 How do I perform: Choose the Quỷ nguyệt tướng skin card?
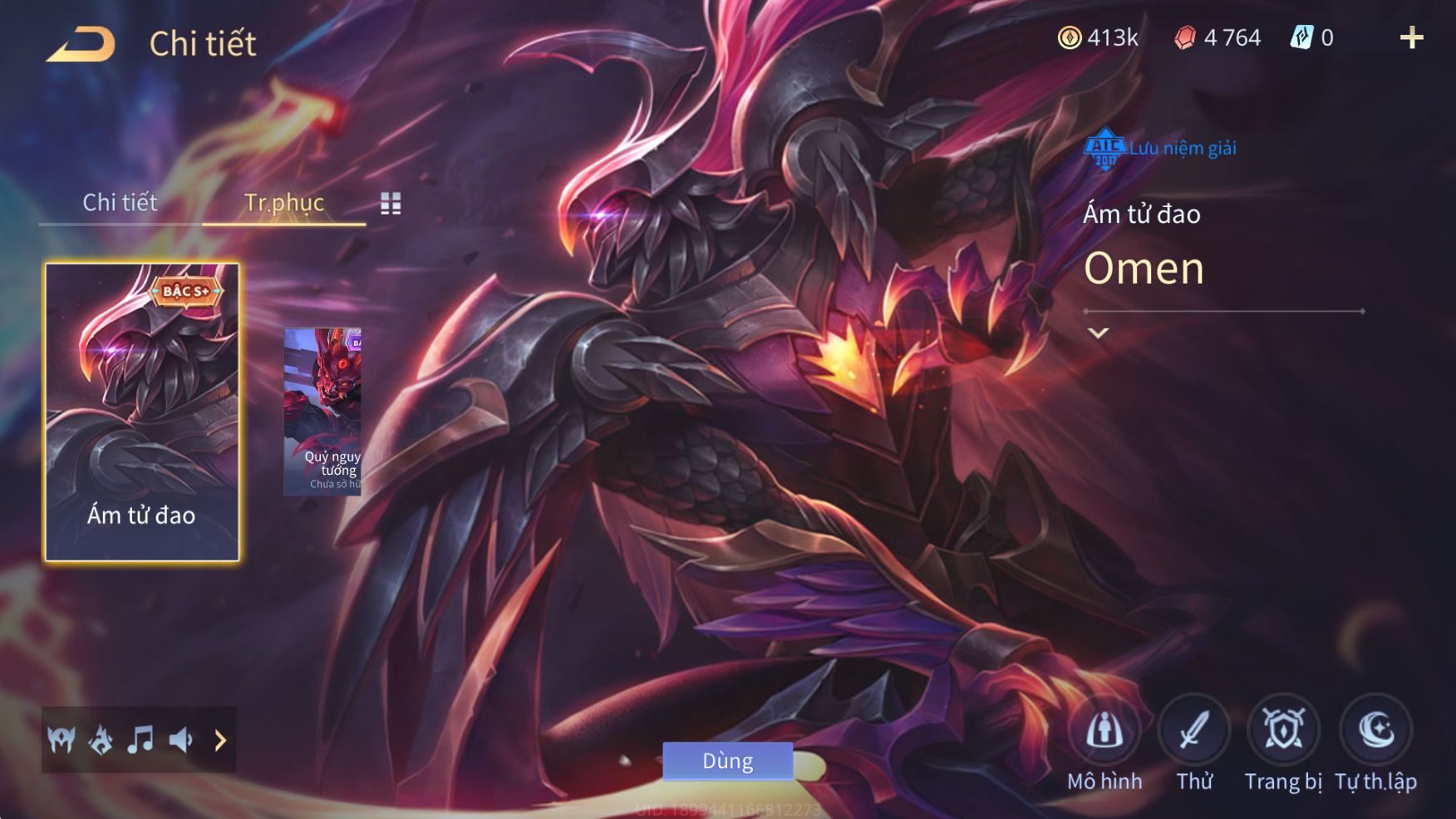coord(322,412)
